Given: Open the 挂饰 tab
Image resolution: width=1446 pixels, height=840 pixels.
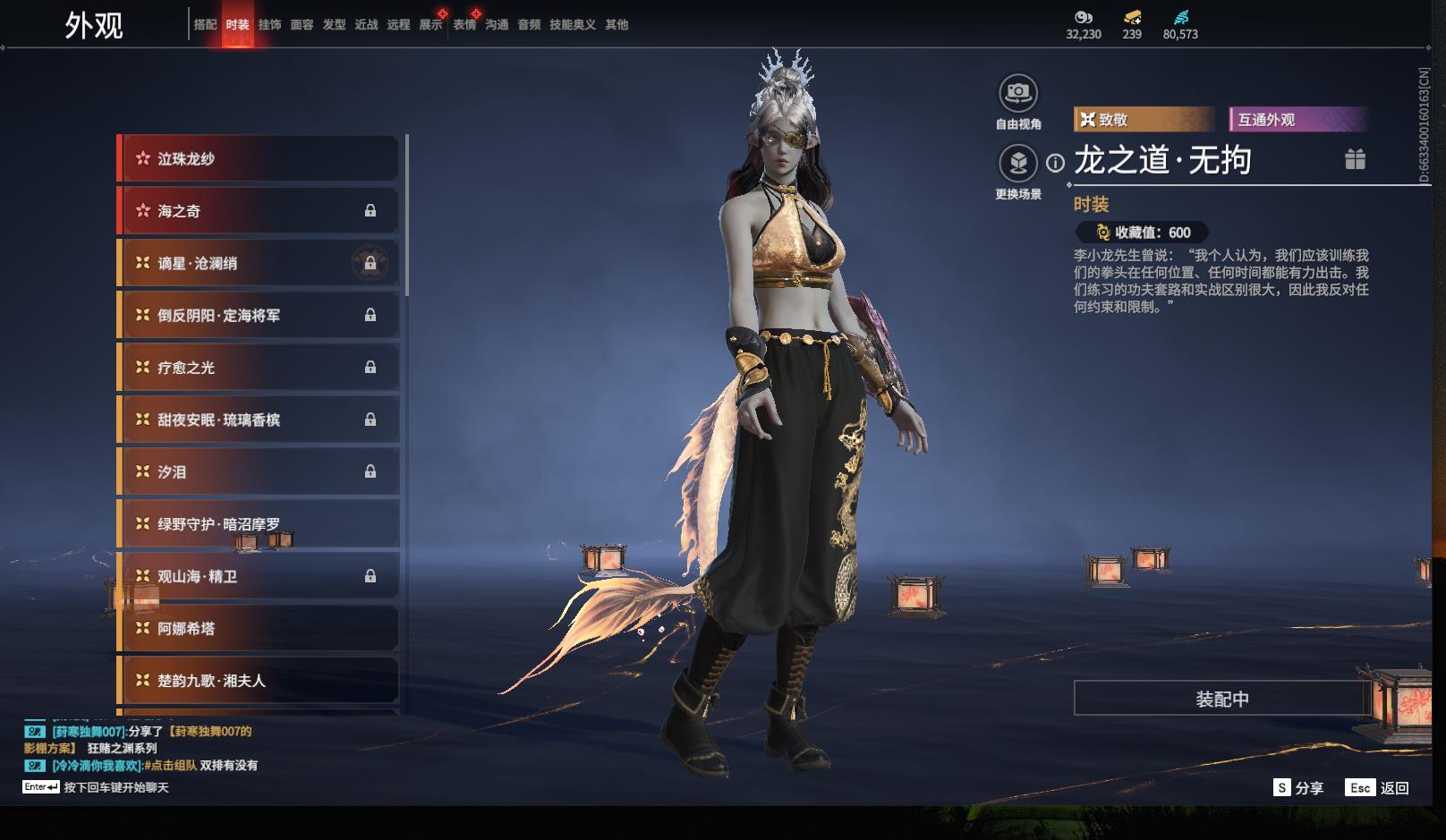Looking at the screenshot, I should [x=269, y=25].
